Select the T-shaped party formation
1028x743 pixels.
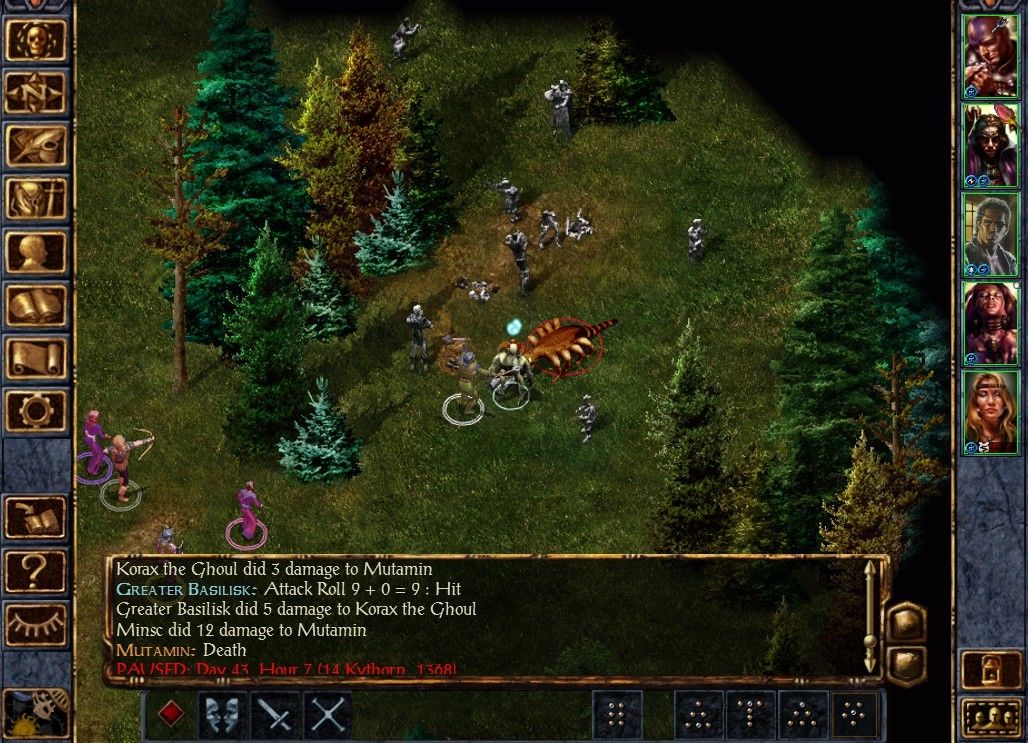(x=750, y=715)
